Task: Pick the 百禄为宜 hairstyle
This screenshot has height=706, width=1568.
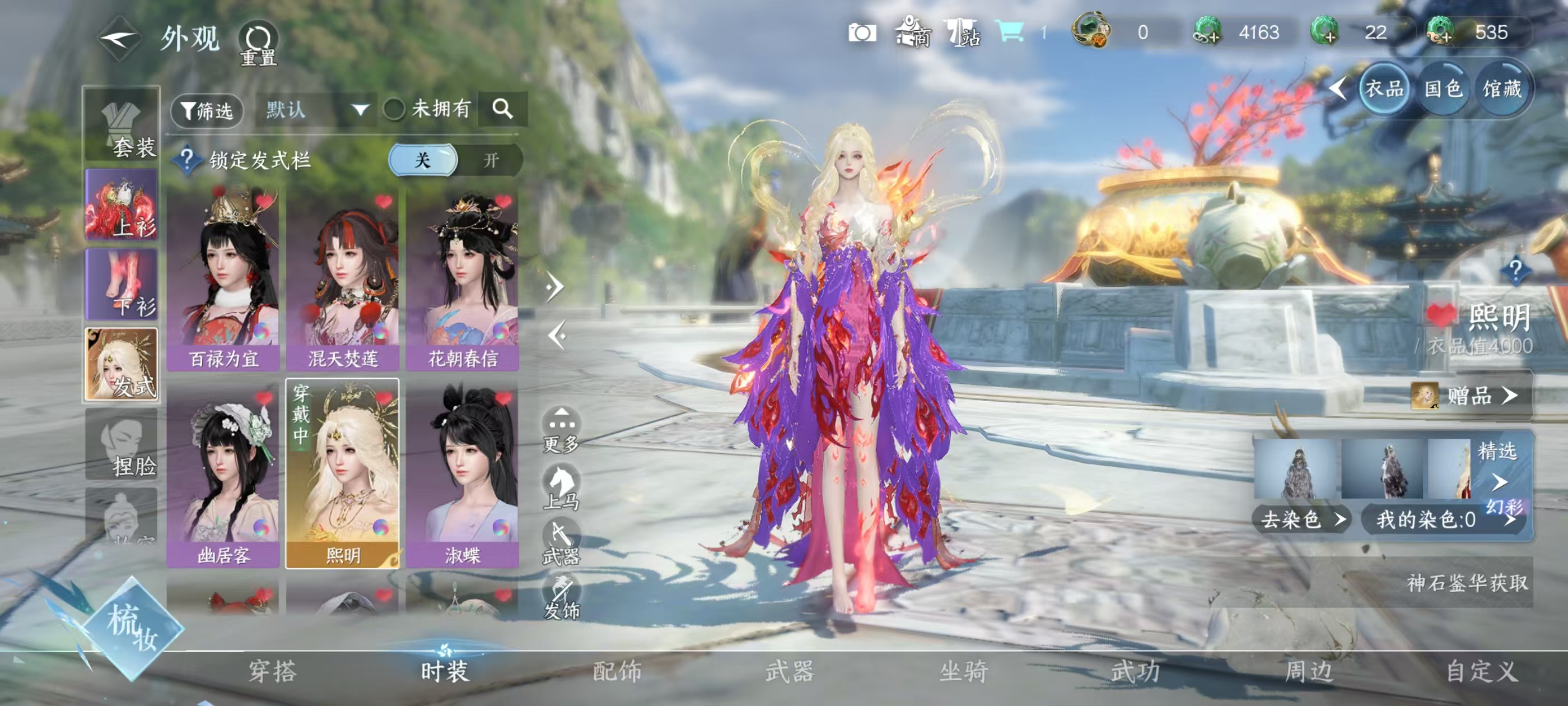Action: tap(223, 280)
